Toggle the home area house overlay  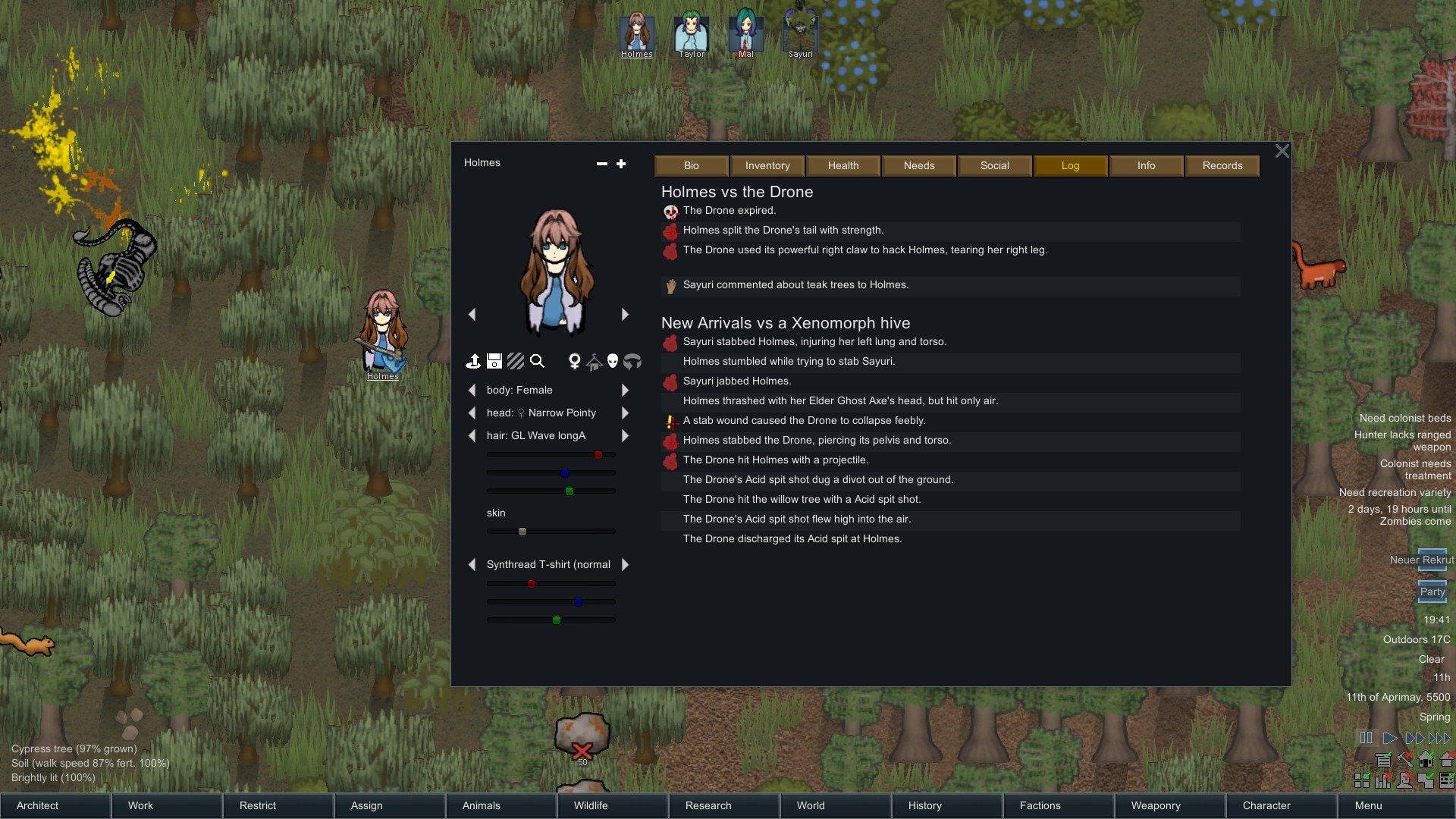1426,759
